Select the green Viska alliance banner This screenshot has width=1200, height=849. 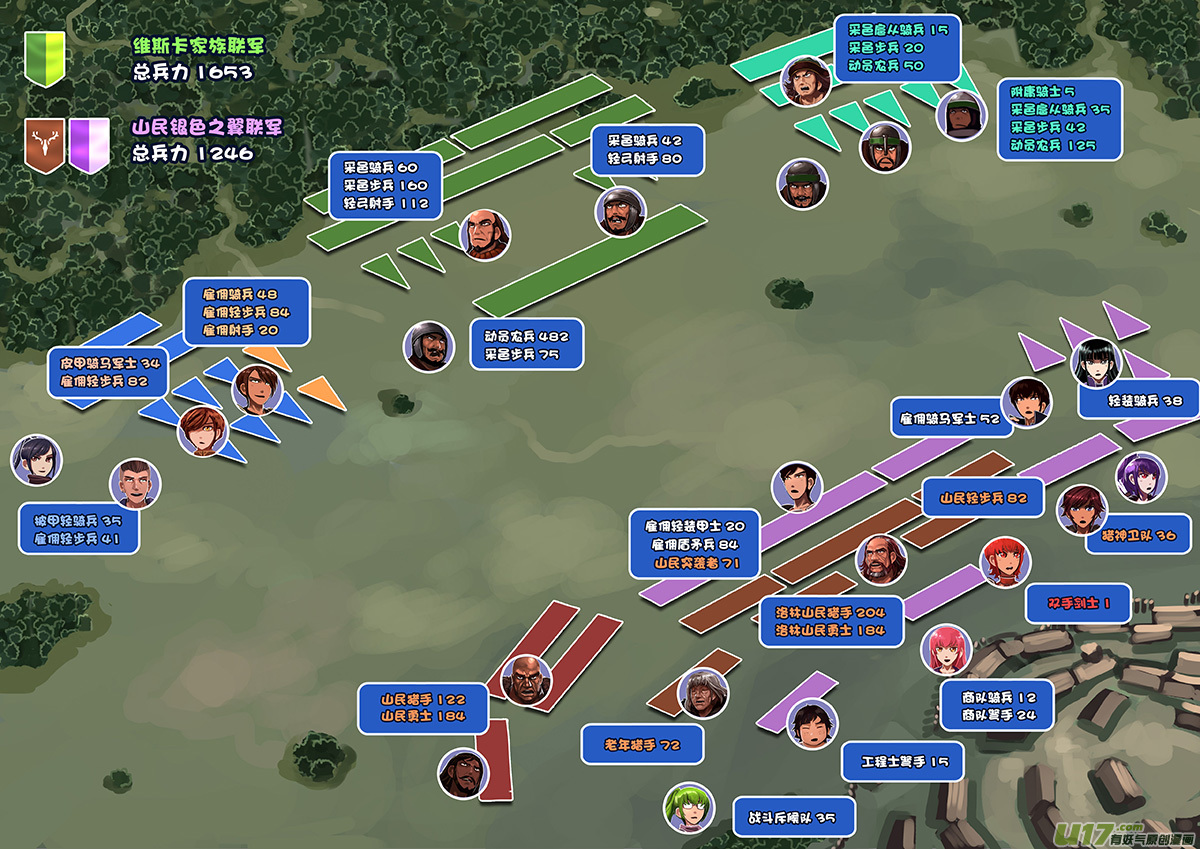[x=45, y=58]
